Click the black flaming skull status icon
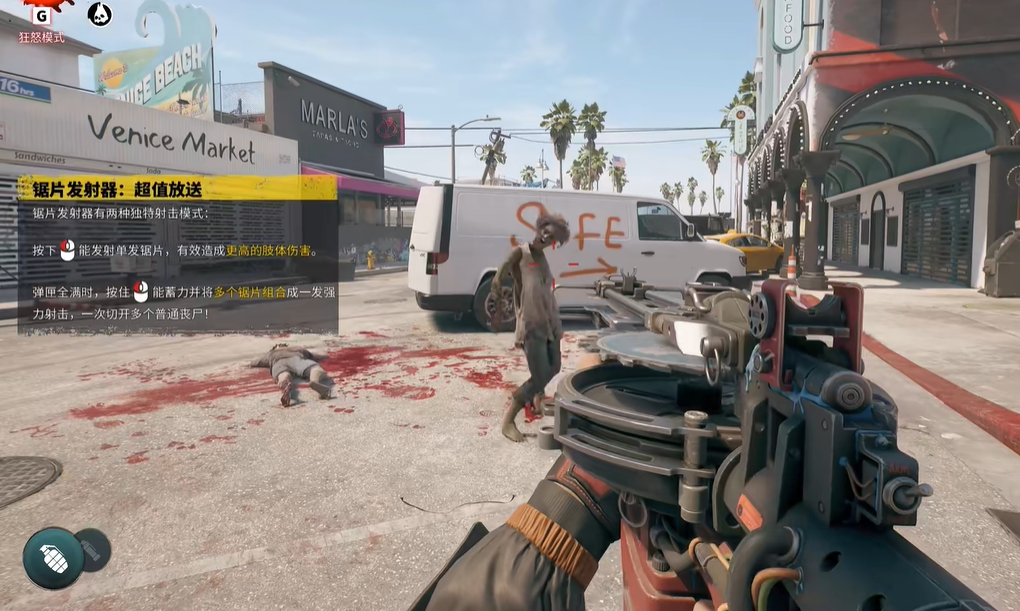 (x=99, y=14)
